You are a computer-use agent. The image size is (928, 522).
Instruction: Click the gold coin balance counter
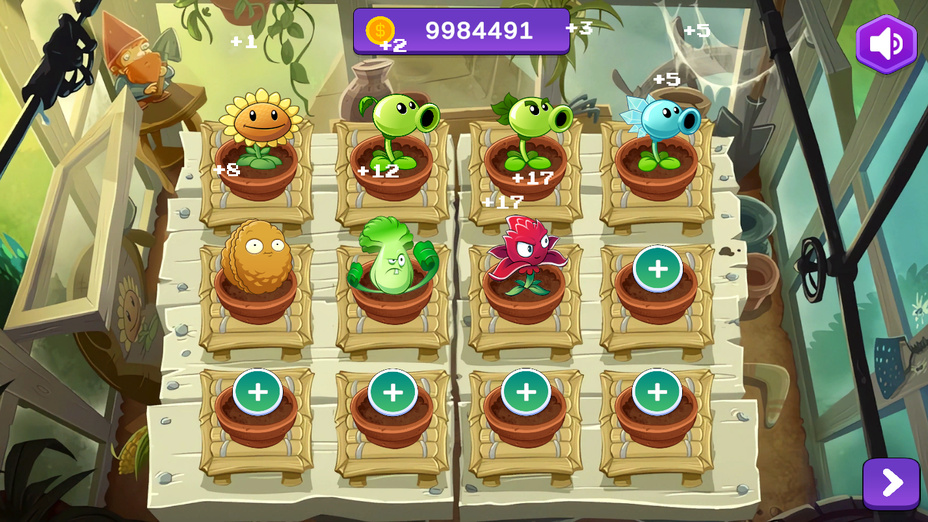point(461,31)
